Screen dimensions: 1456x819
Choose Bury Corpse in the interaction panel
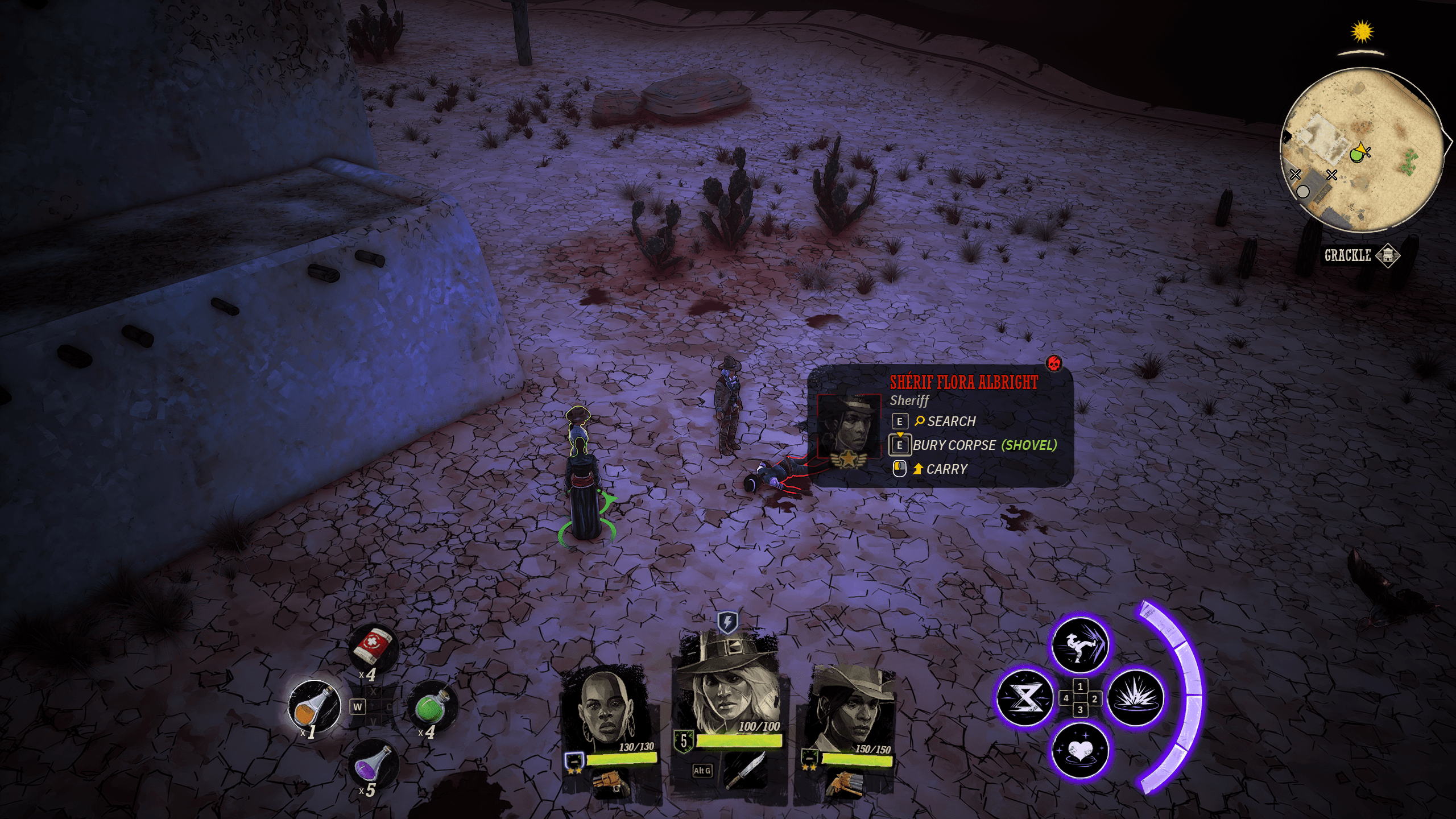pos(984,445)
